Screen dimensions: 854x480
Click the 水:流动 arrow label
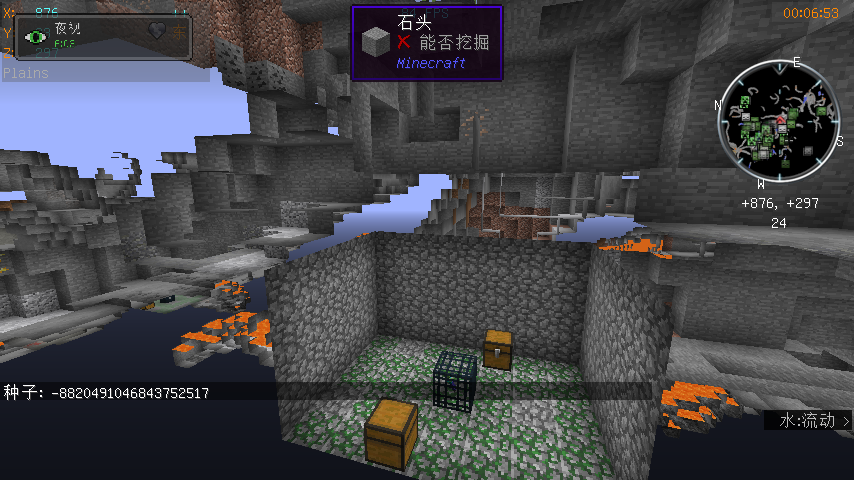809,421
